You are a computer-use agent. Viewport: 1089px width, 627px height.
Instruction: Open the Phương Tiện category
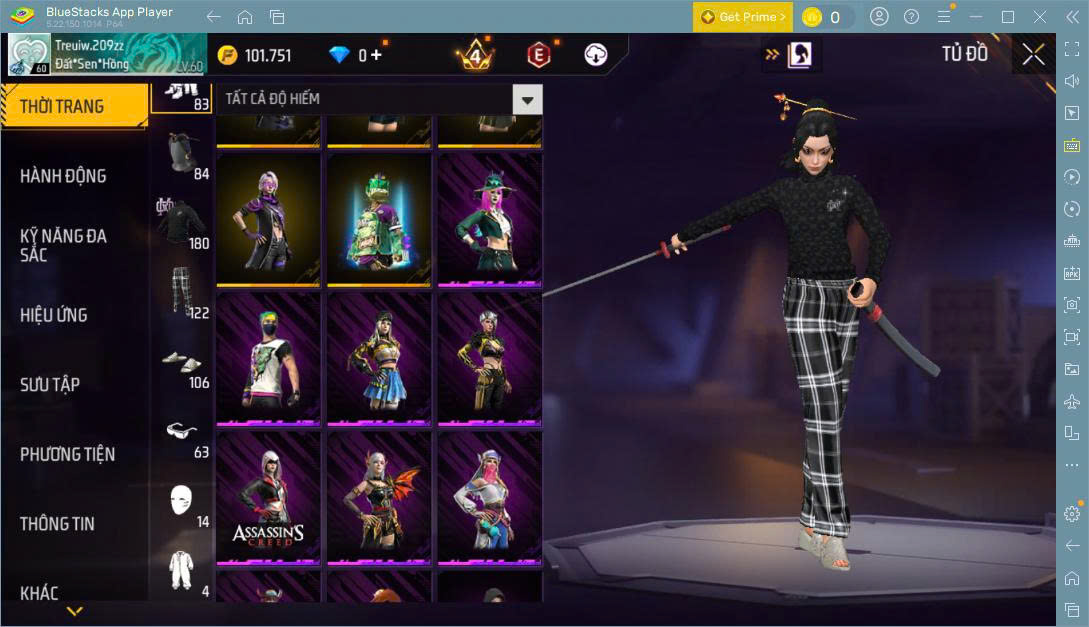click(x=67, y=454)
